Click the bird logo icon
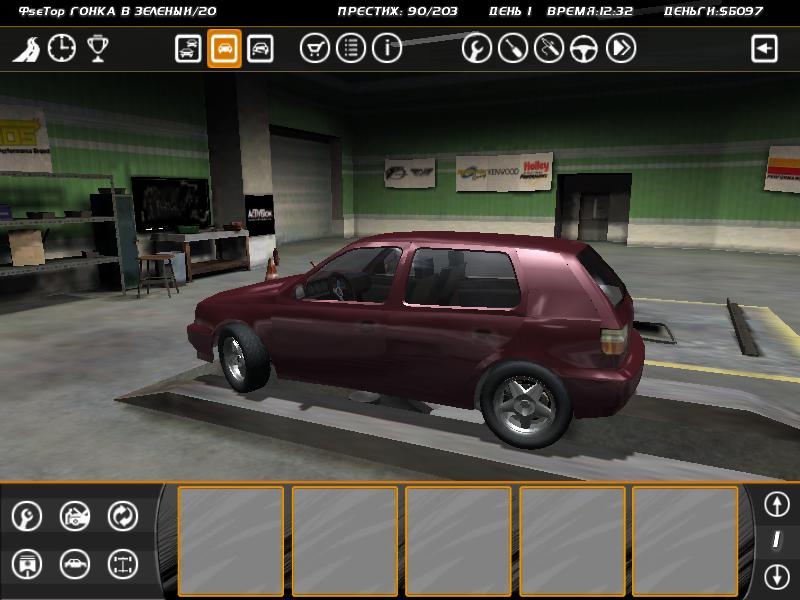 [x=27, y=49]
